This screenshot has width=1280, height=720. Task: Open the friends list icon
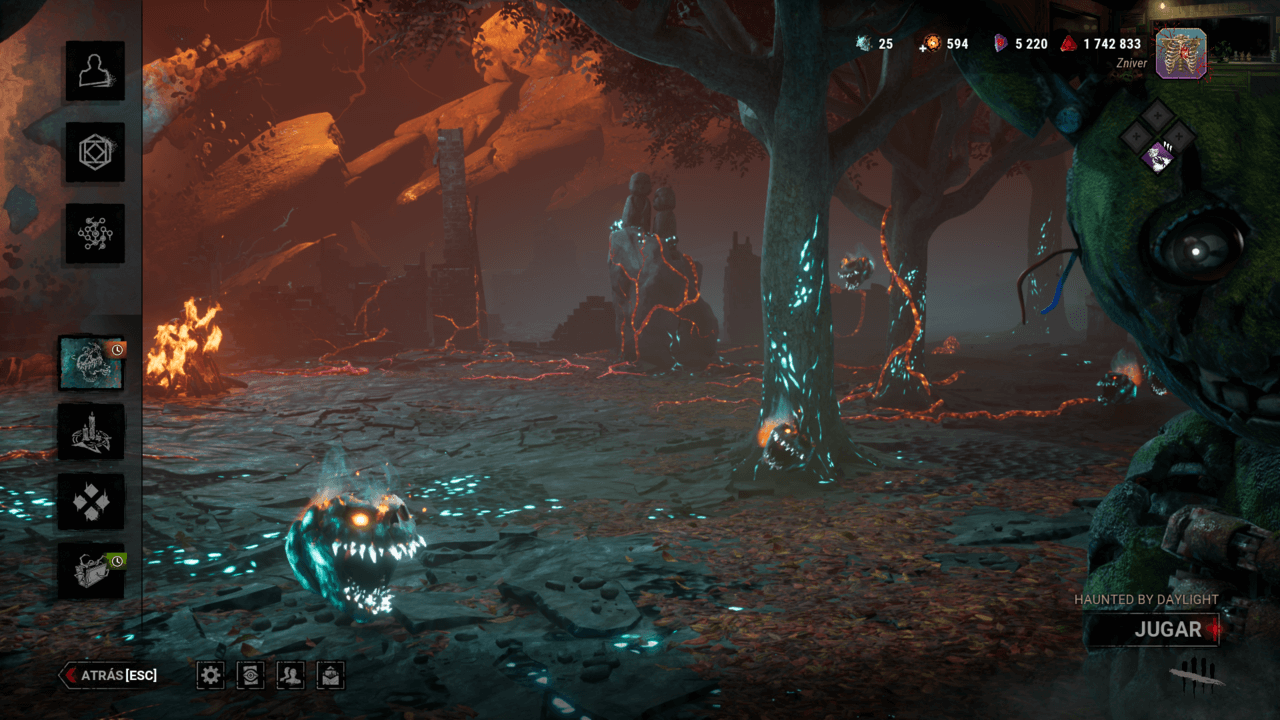(x=290, y=675)
